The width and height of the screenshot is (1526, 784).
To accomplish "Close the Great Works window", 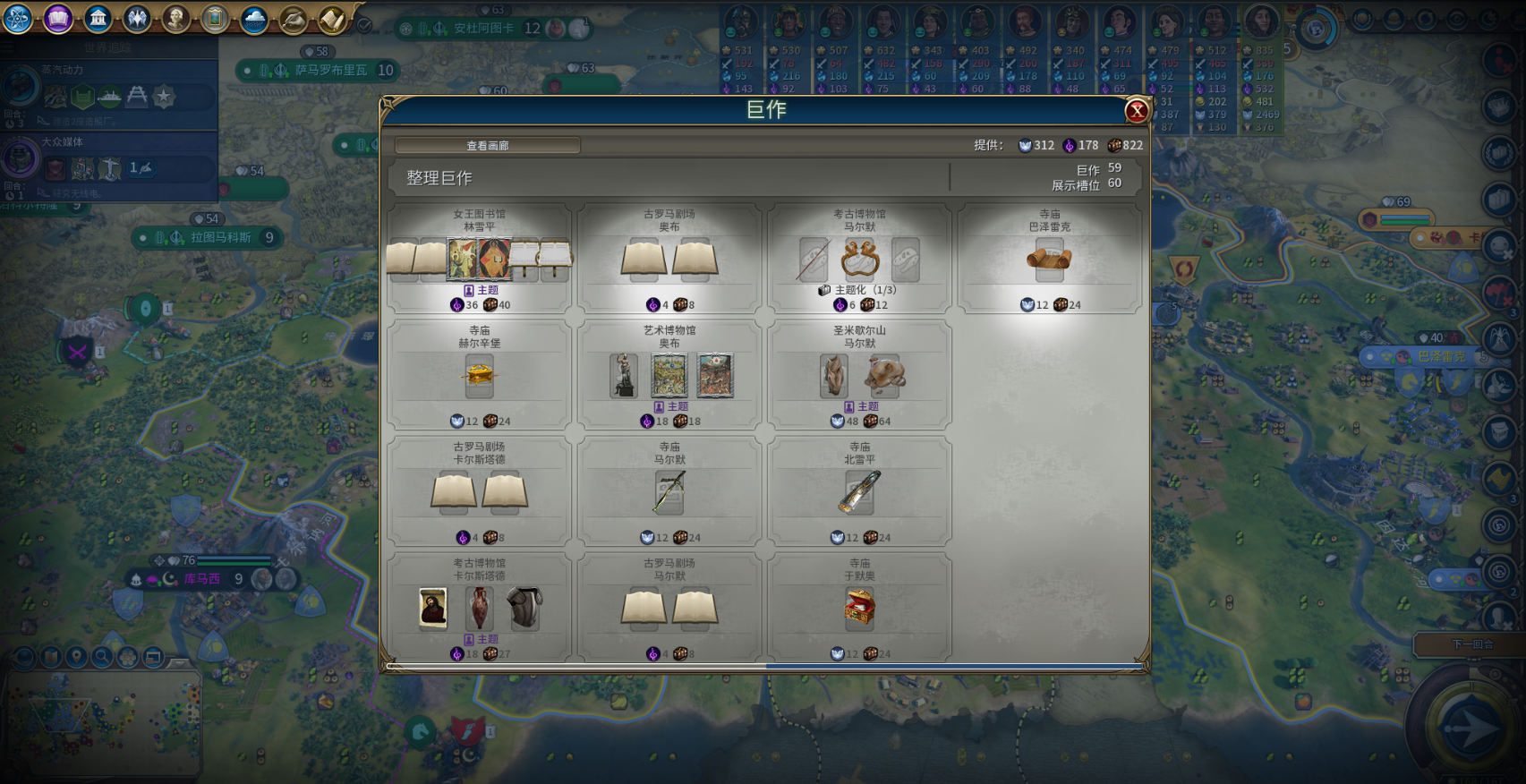I will click(x=1136, y=111).
